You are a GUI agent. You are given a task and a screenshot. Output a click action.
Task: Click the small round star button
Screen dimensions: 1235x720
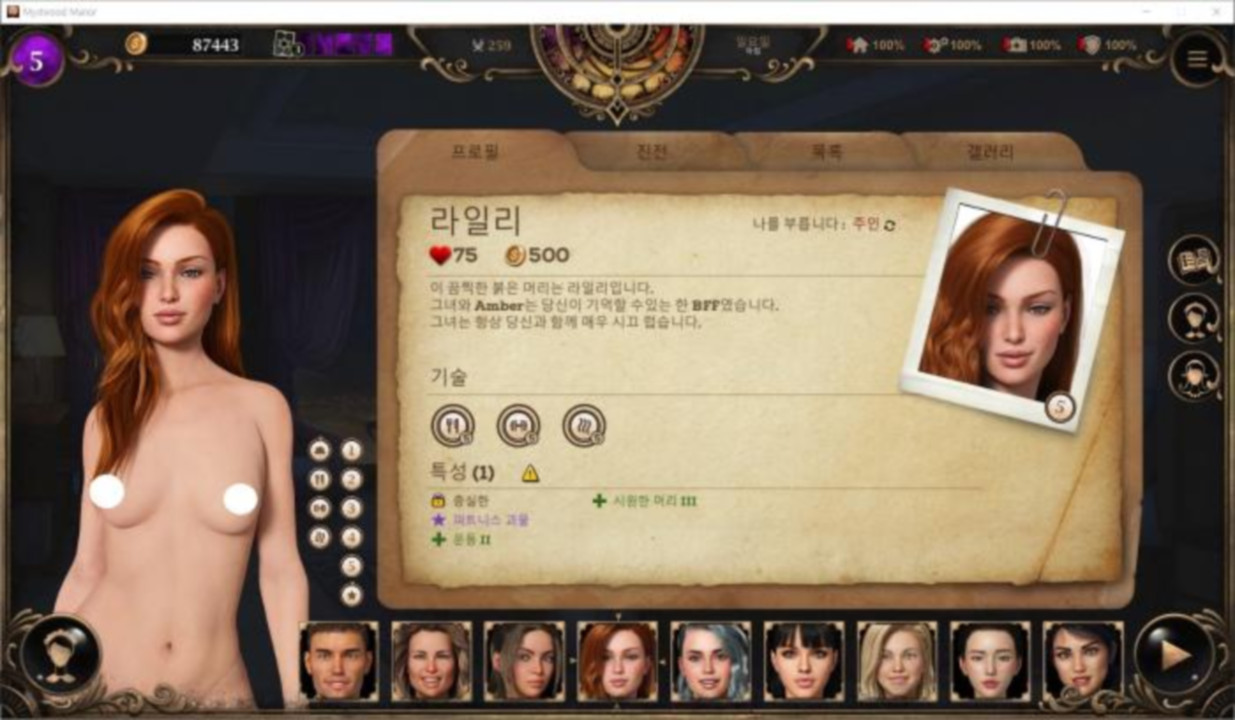[x=351, y=595]
